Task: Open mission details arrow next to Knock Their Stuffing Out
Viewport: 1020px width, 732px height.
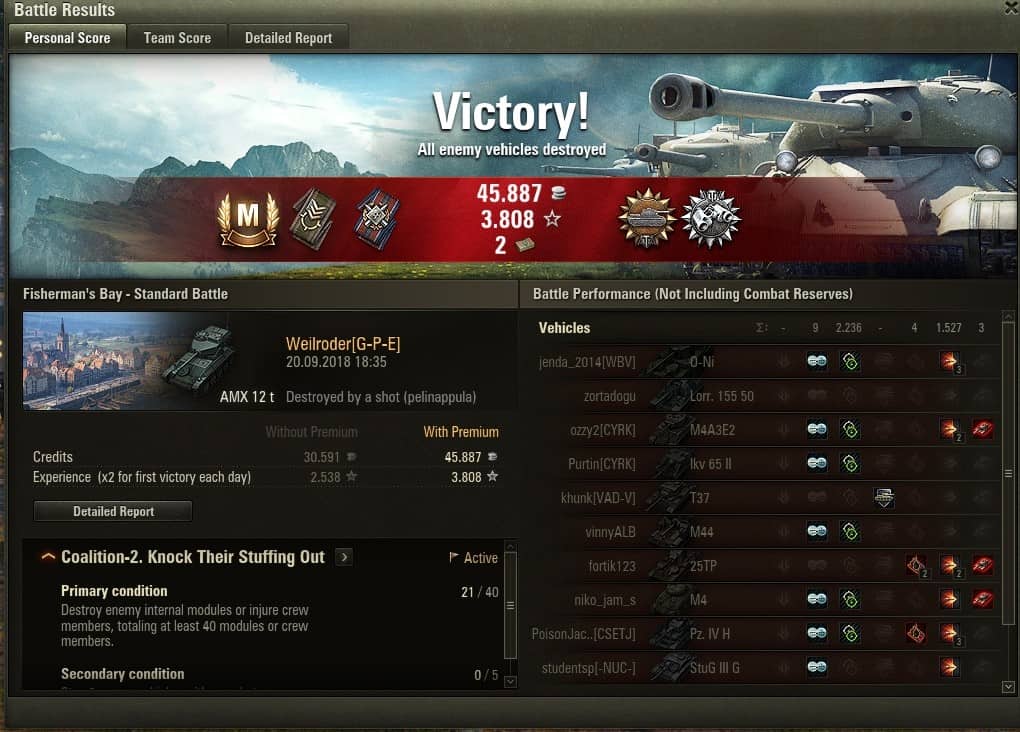Action: pyautogui.click(x=344, y=557)
